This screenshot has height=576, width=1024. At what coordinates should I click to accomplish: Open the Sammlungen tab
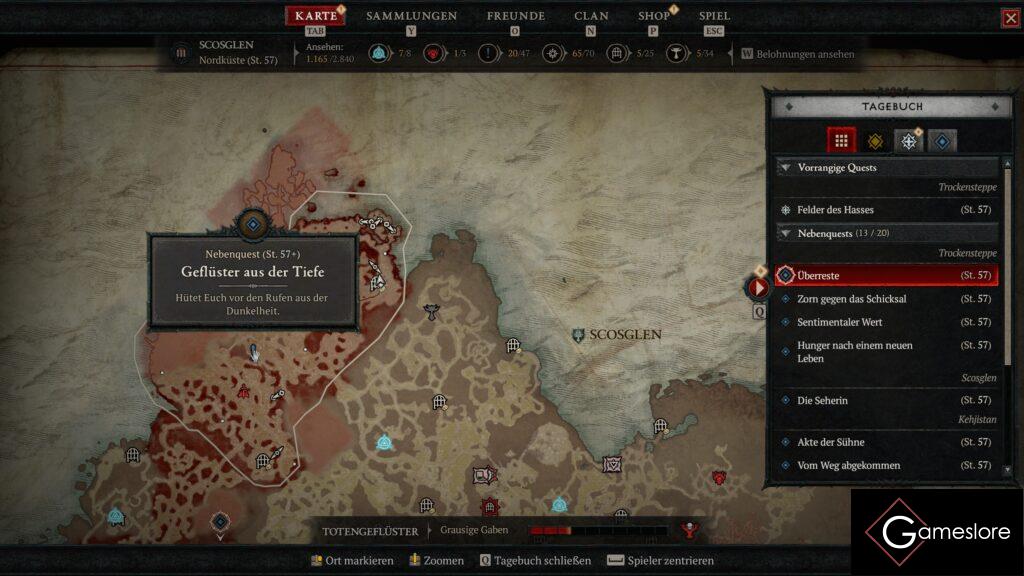(x=411, y=16)
